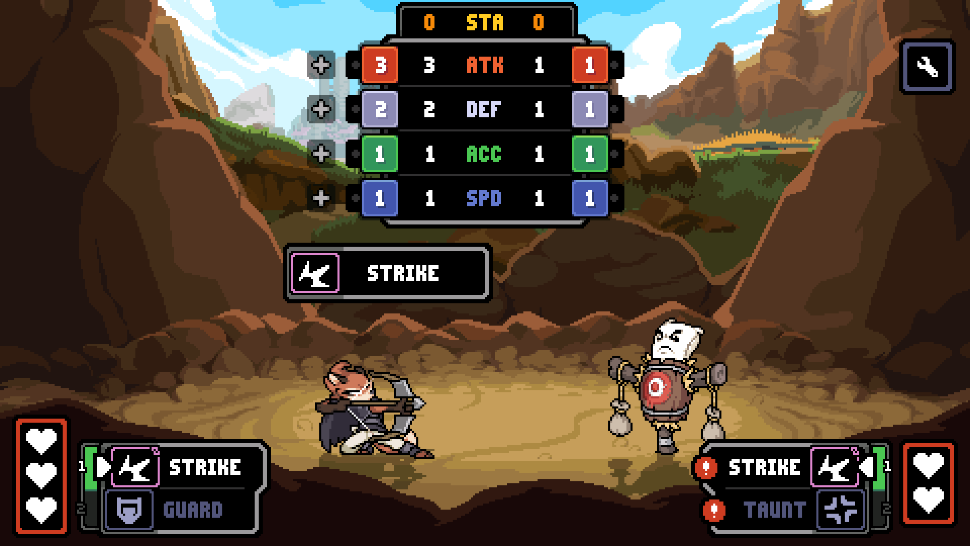
Task: Select the player's Strike move
Action: pos(186,467)
